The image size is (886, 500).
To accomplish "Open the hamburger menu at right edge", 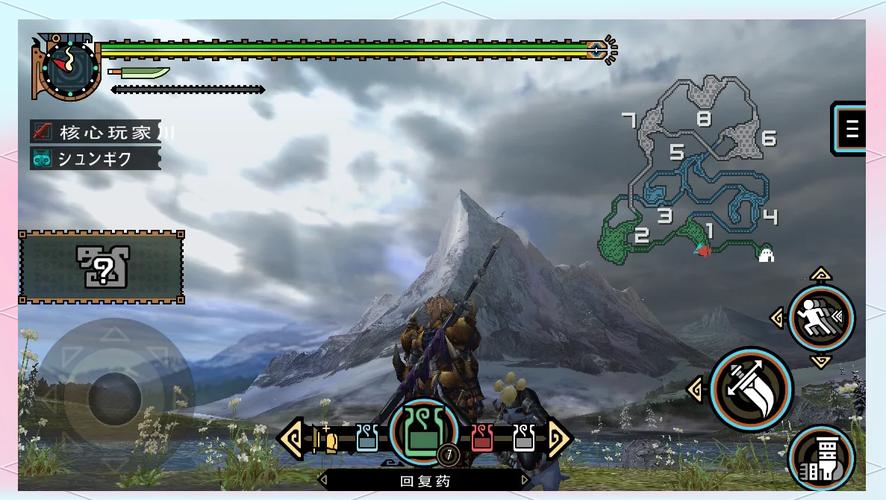I will coord(851,128).
